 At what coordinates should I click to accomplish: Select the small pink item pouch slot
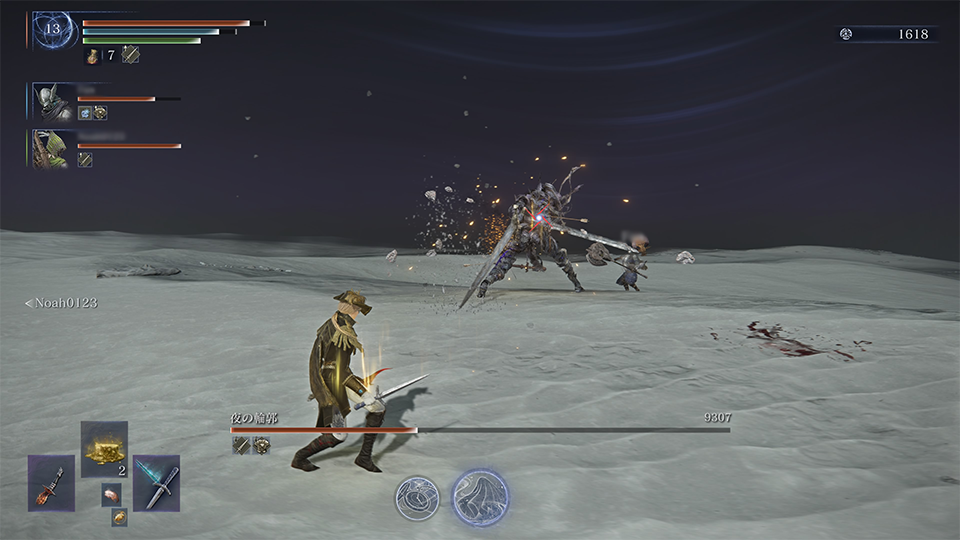111,494
